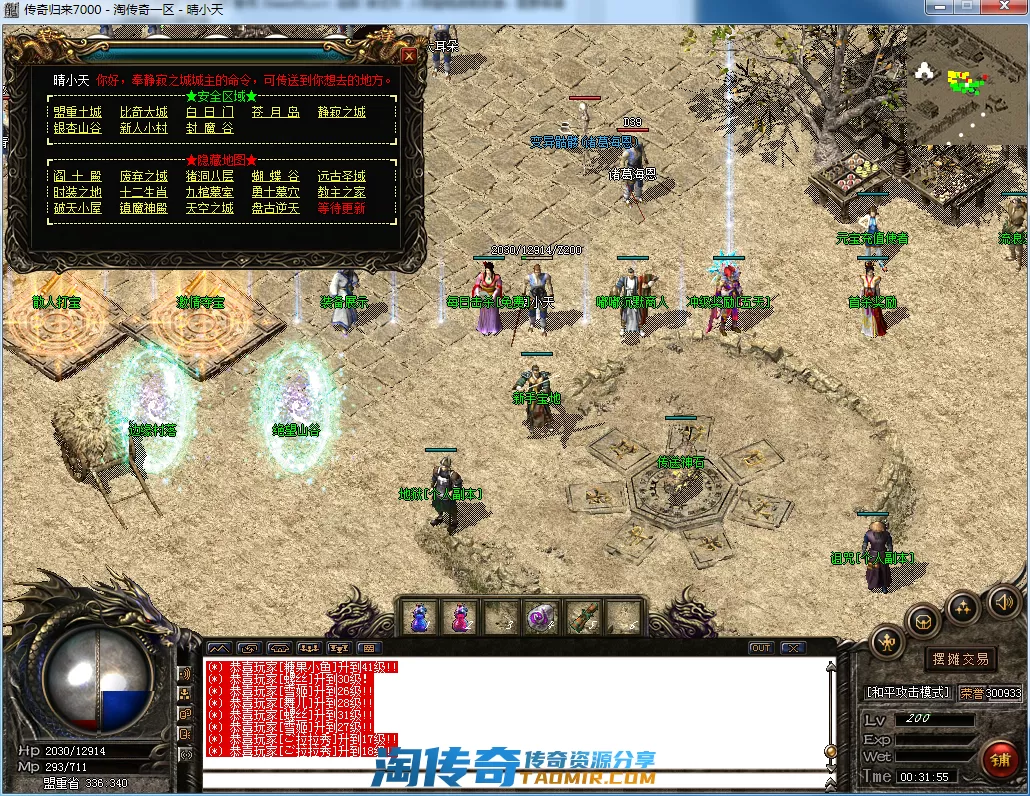Teleport to 盟重土城

coord(77,112)
